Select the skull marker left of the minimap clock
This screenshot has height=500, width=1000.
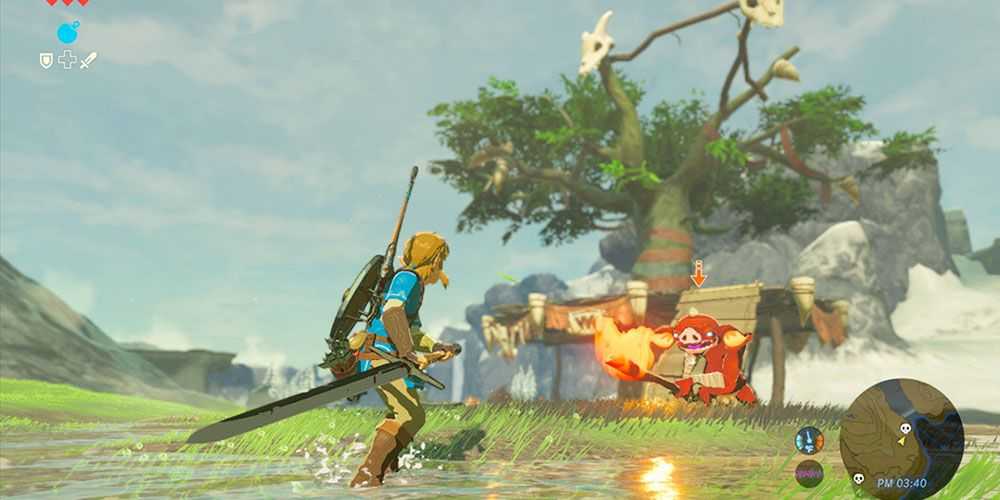857,479
